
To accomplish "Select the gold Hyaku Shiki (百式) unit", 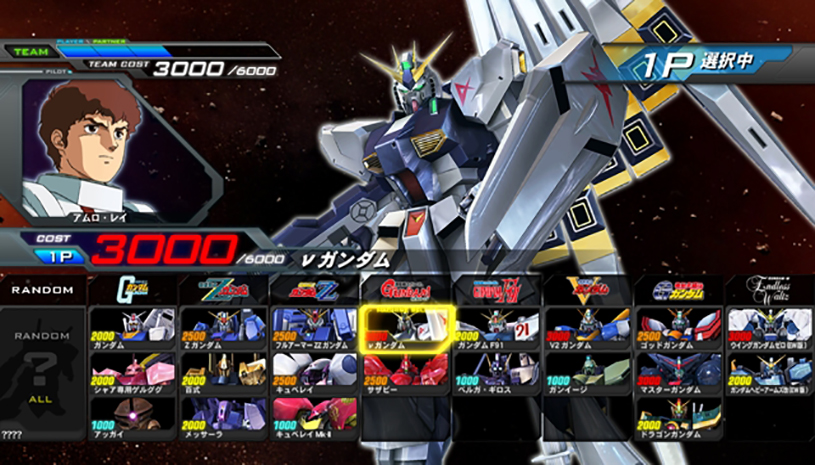I will [x=224, y=372].
